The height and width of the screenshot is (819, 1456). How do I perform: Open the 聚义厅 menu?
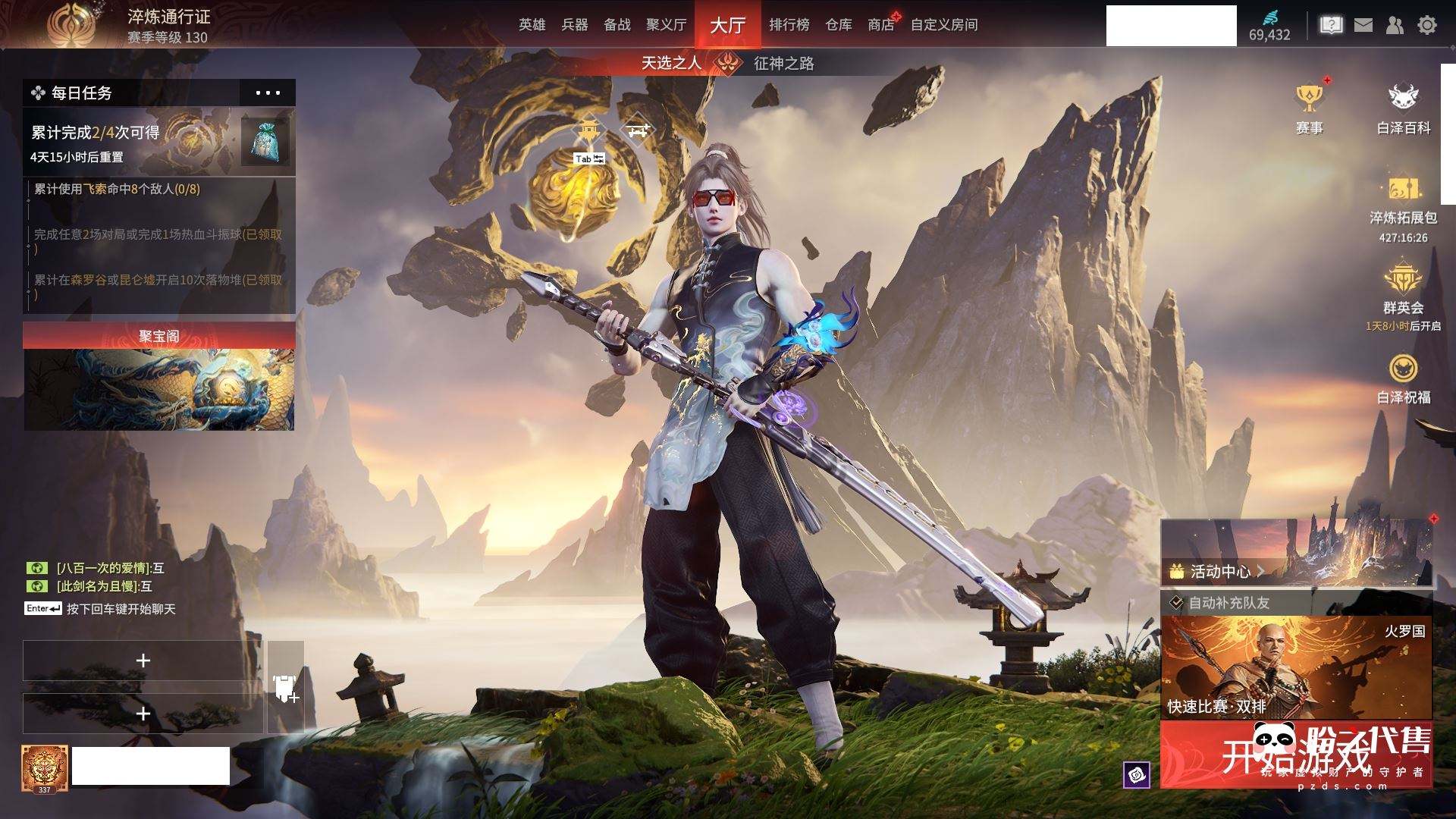coord(666,25)
